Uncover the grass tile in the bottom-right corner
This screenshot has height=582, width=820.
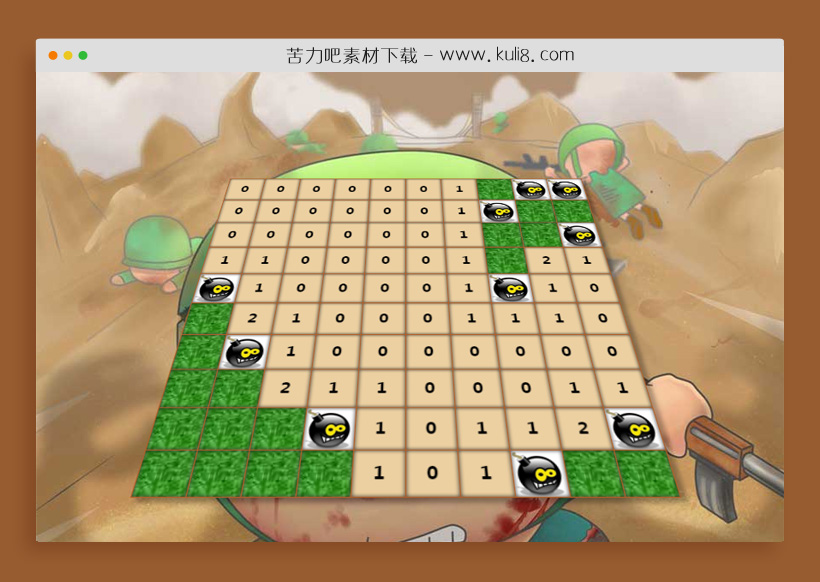click(x=647, y=473)
